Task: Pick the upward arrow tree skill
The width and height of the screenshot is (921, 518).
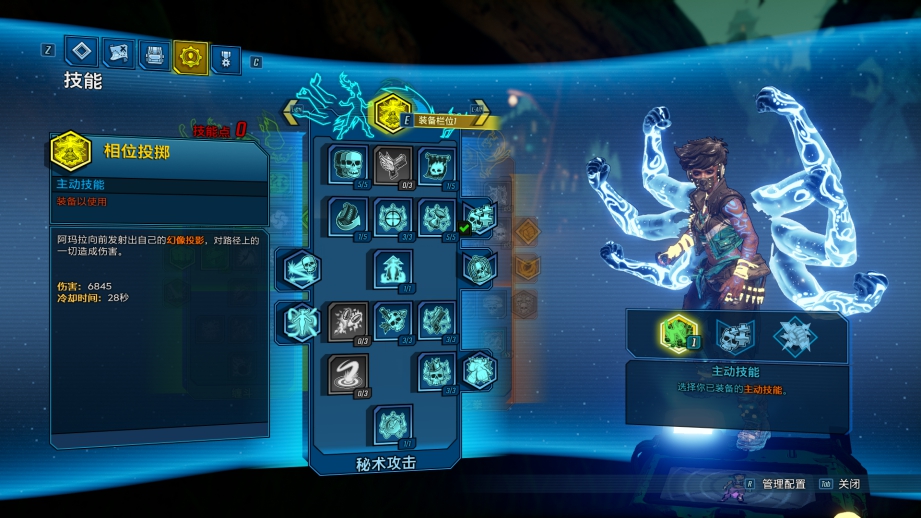Action: (393, 269)
